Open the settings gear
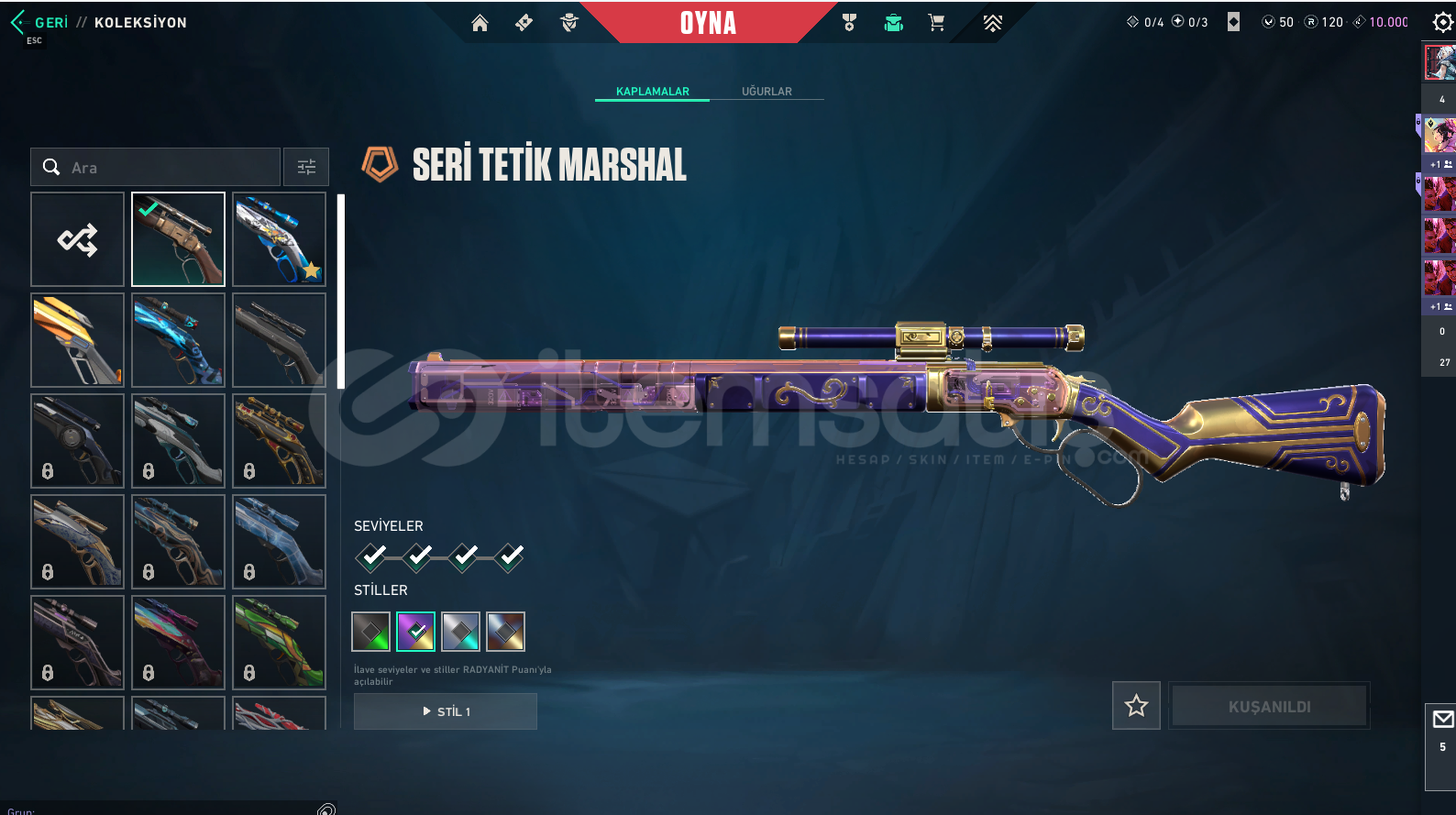Viewport: 1456px width, 815px height. (x=1442, y=23)
